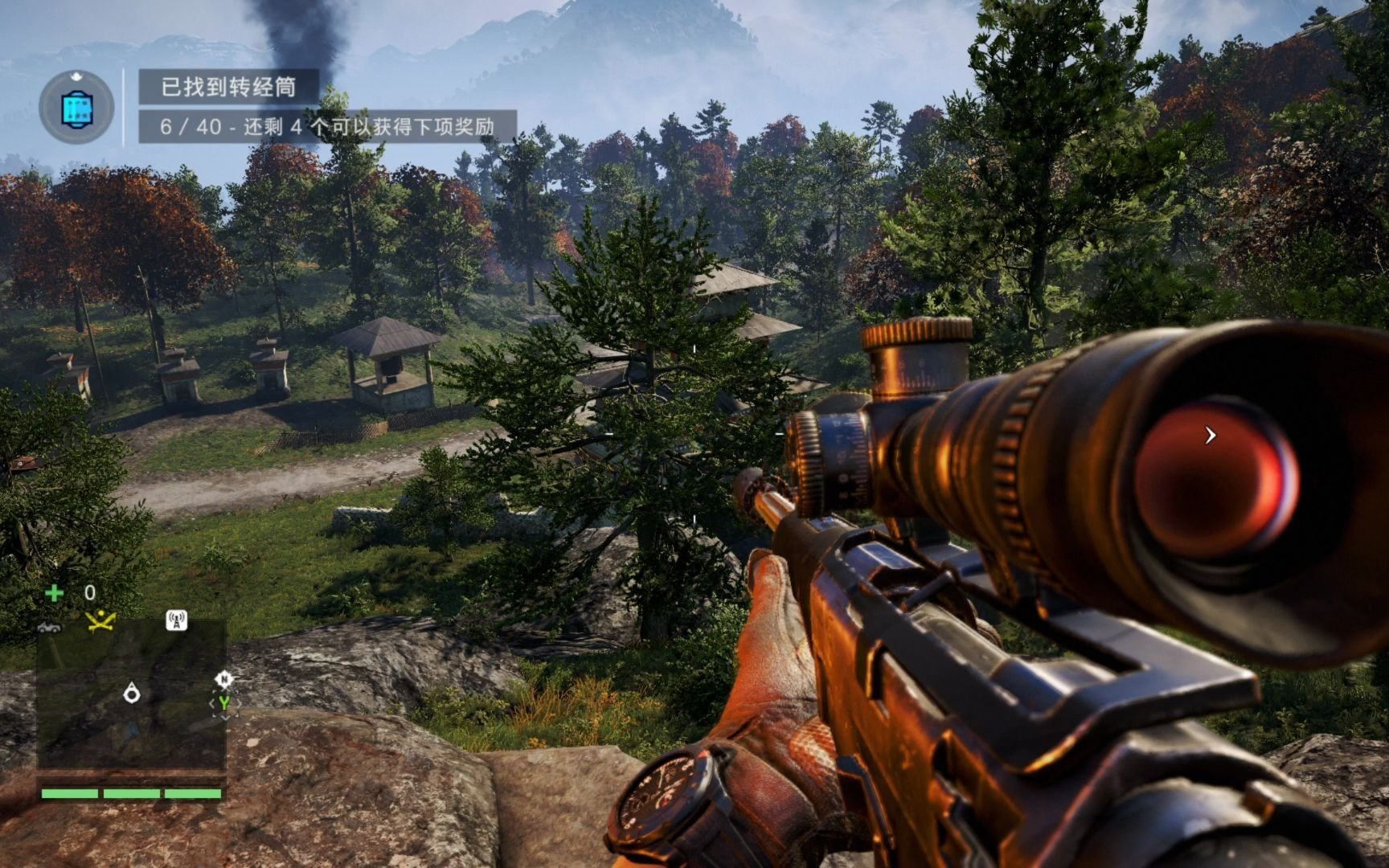Click the blue prayer wheel notification icon
This screenshot has width=1389, height=868.
pos(76,108)
